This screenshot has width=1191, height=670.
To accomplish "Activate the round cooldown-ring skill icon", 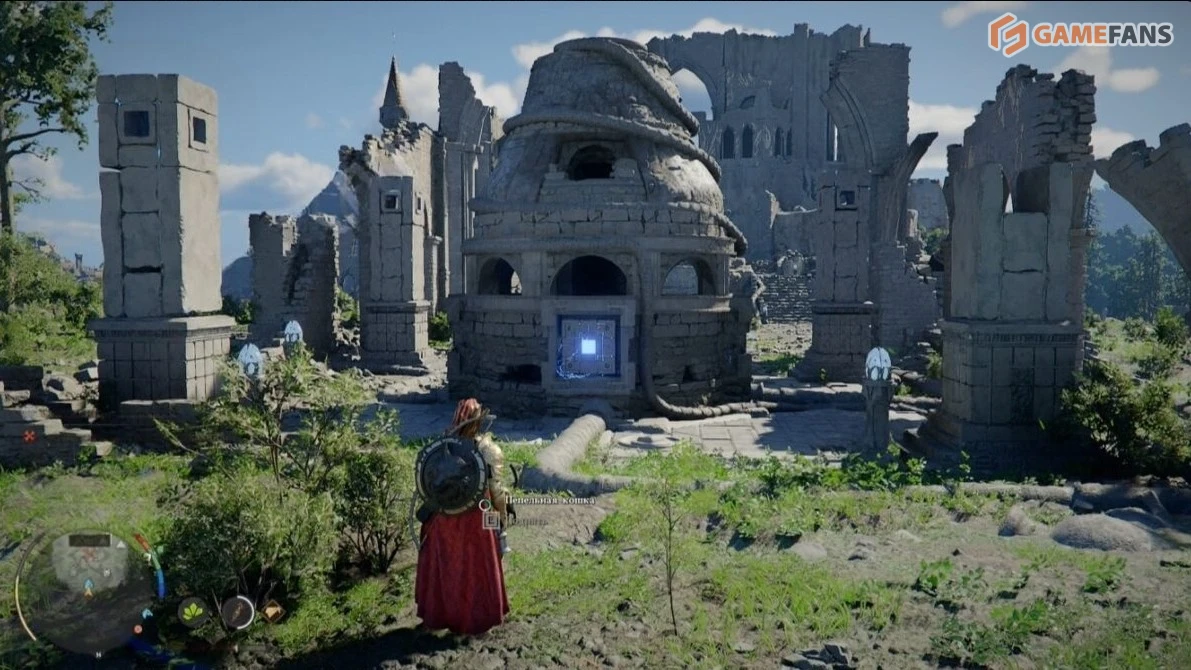I will point(237,611).
